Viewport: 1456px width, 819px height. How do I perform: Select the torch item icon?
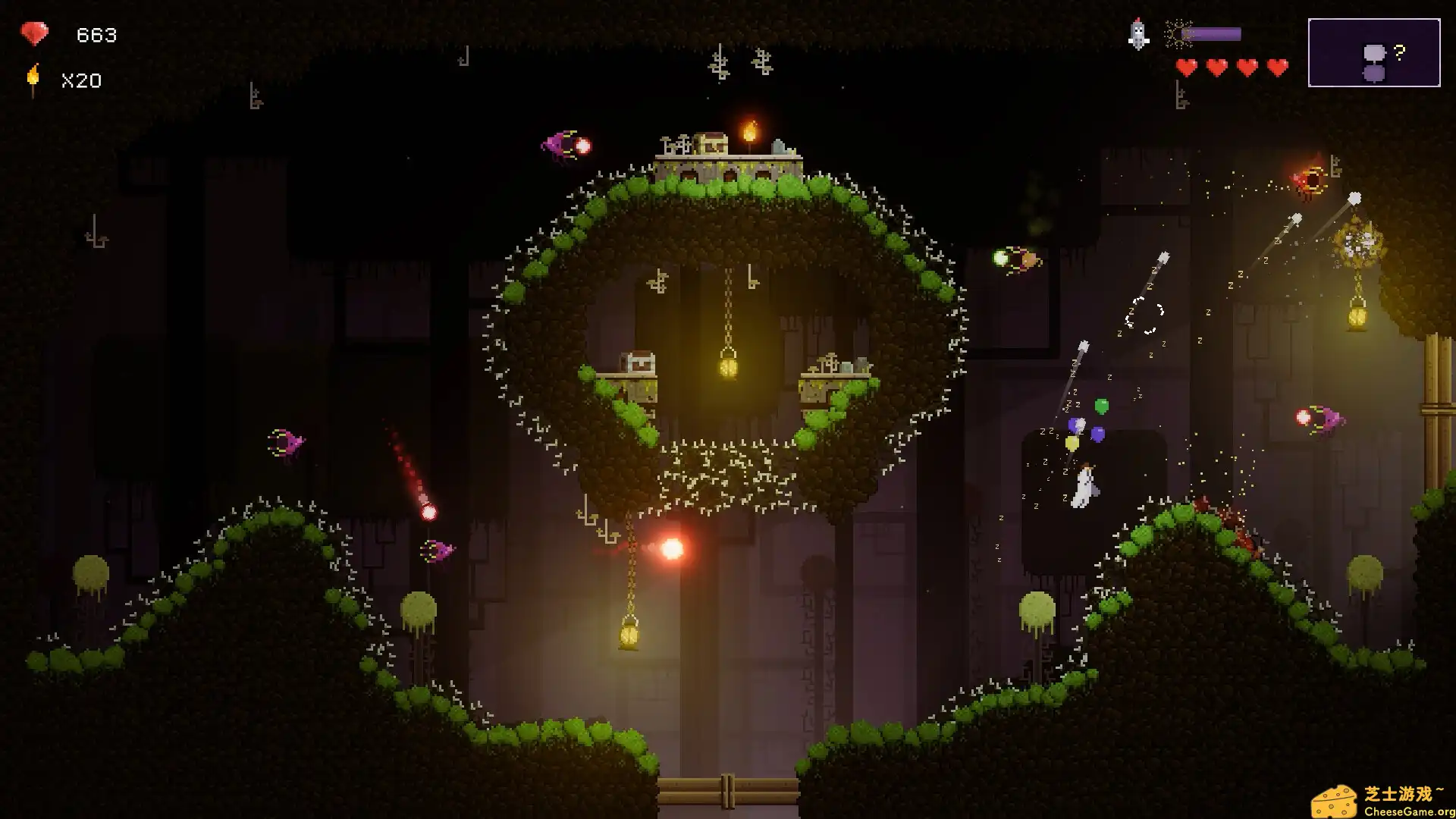[x=33, y=80]
